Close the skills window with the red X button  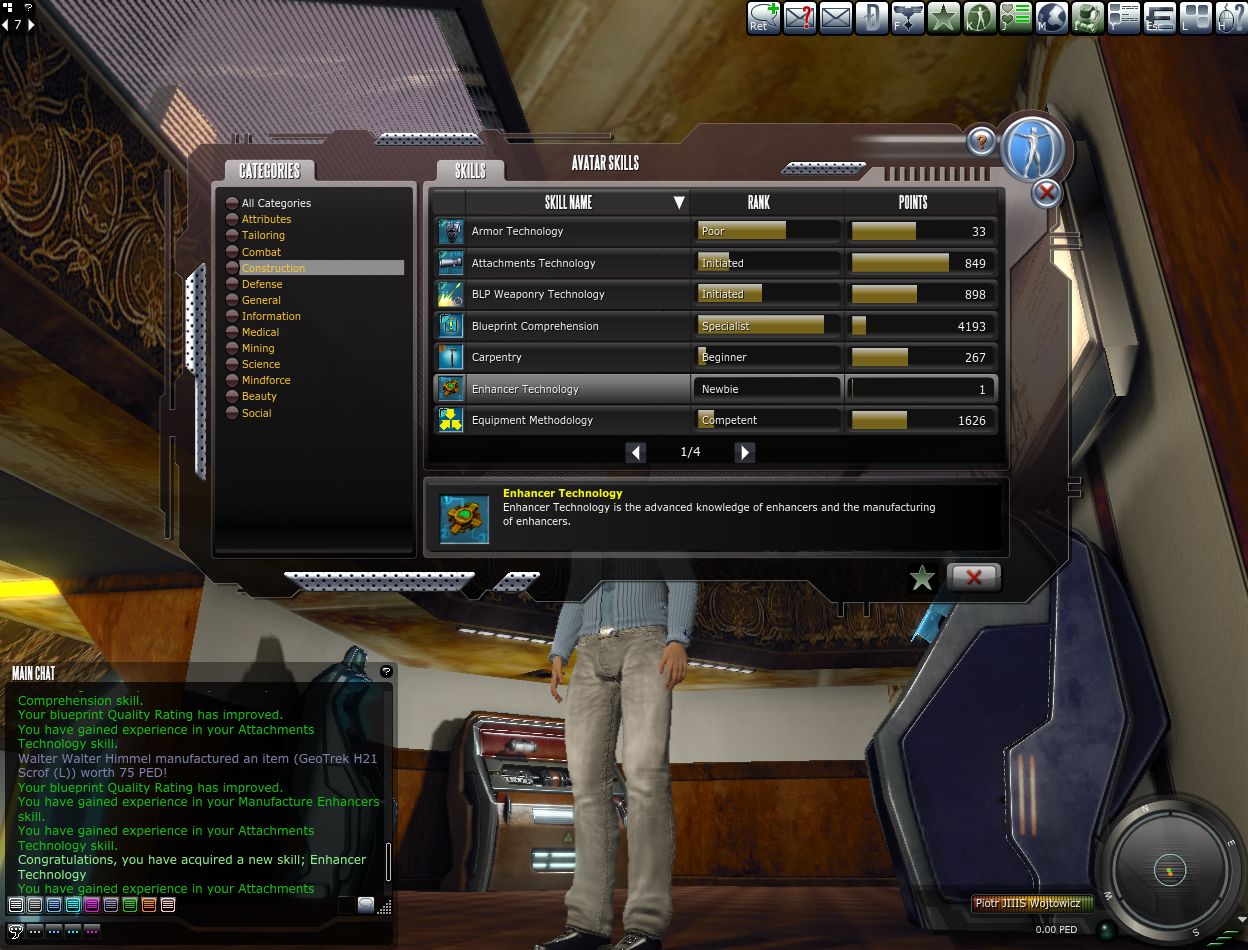[x=973, y=577]
